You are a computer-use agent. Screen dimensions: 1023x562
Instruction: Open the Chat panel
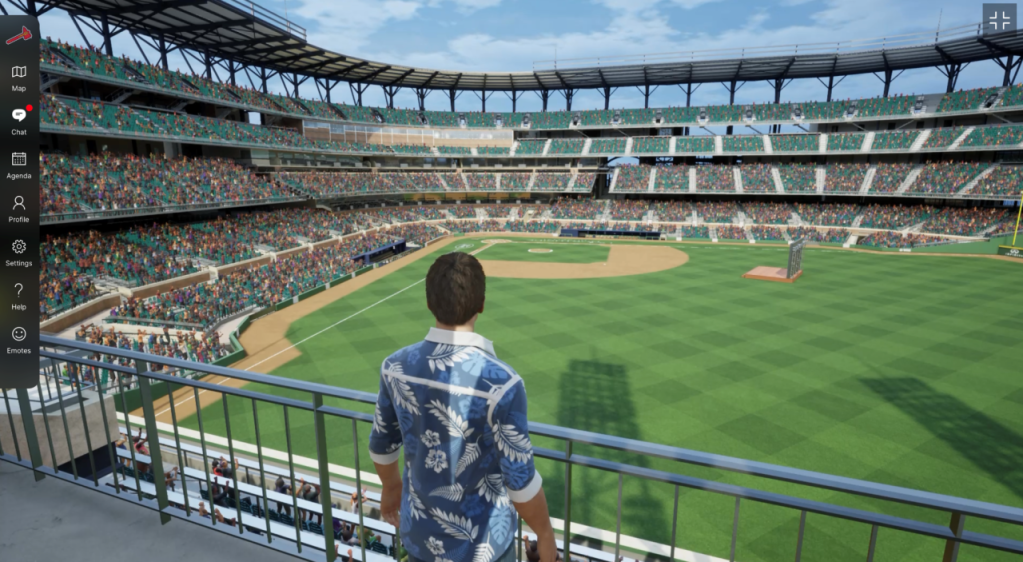pos(19,120)
